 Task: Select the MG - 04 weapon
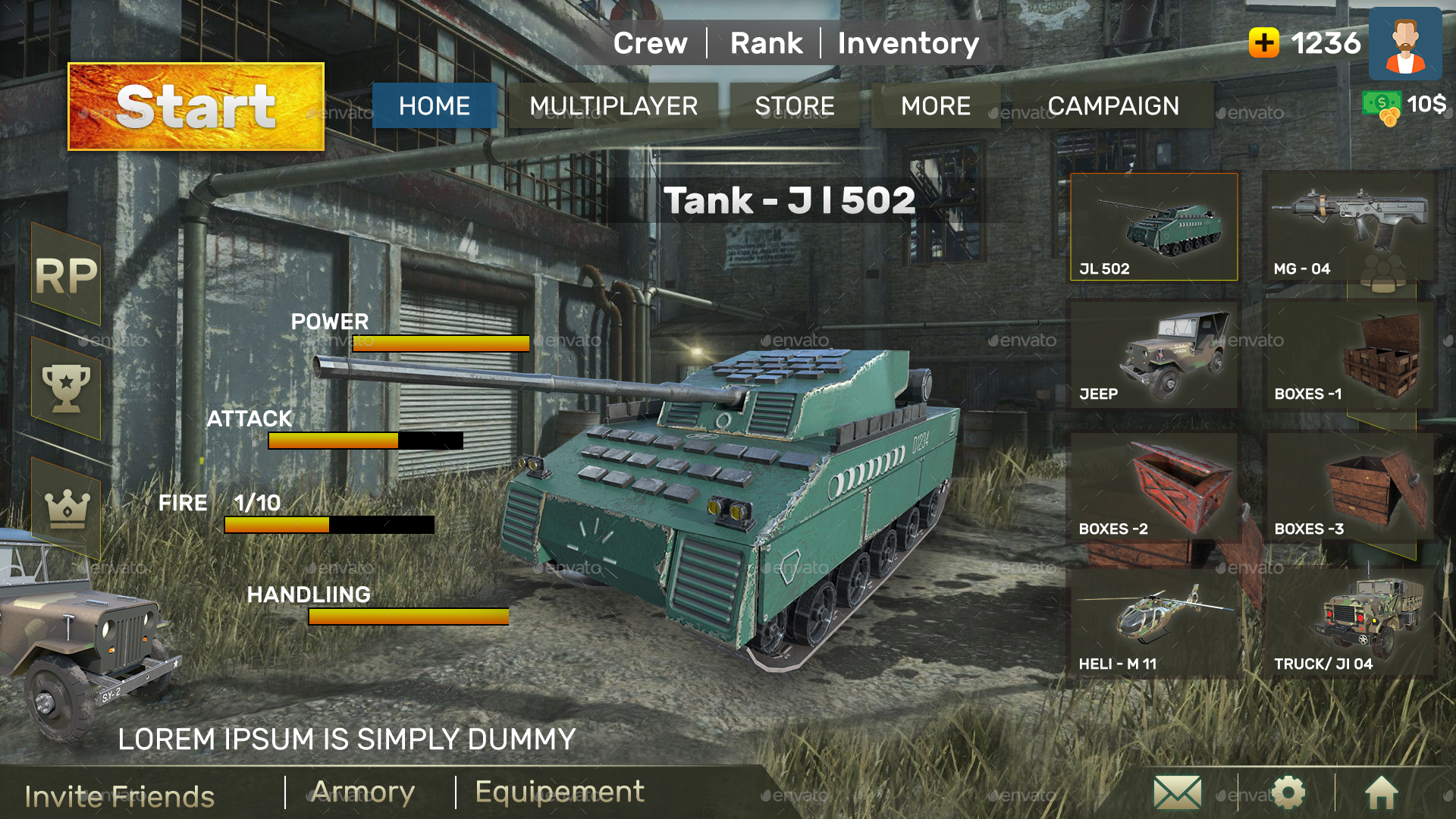point(1351,225)
